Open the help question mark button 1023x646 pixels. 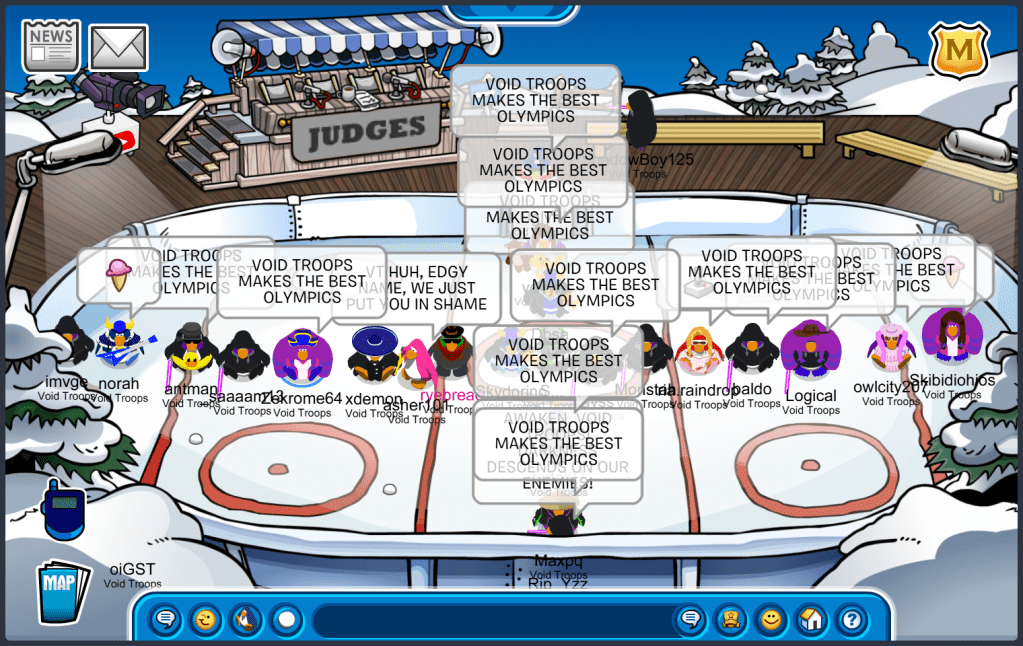point(851,620)
